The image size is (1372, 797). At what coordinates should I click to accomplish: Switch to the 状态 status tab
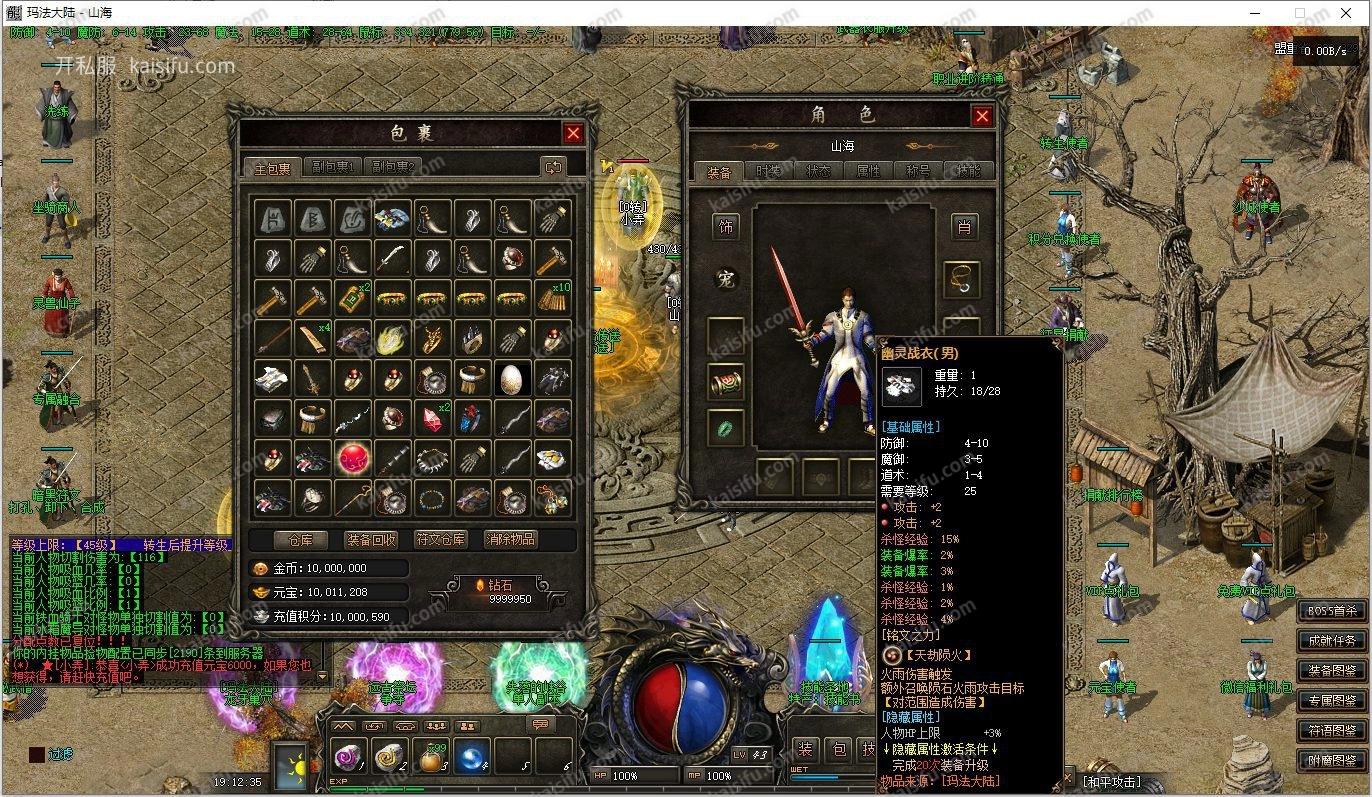pyautogui.click(x=818, y=171)
